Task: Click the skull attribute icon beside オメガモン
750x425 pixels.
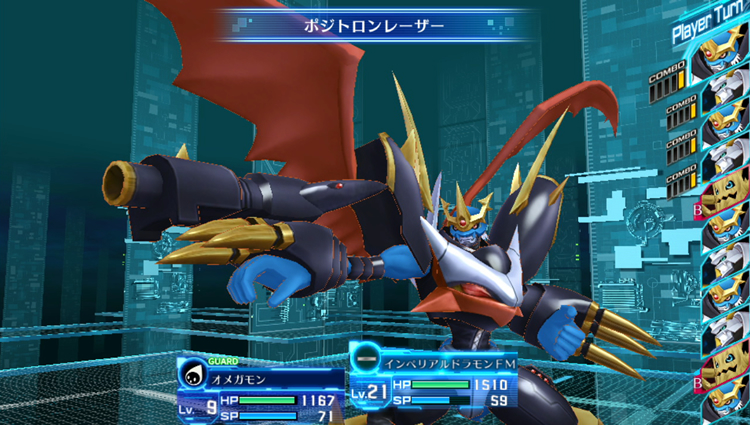Action: tap(192, 377)
